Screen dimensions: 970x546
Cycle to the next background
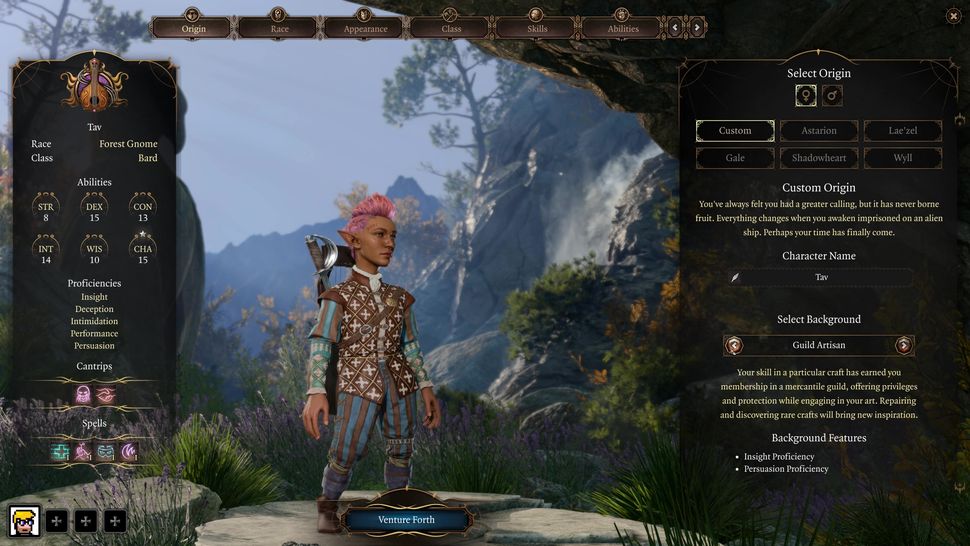click(904, 345)
